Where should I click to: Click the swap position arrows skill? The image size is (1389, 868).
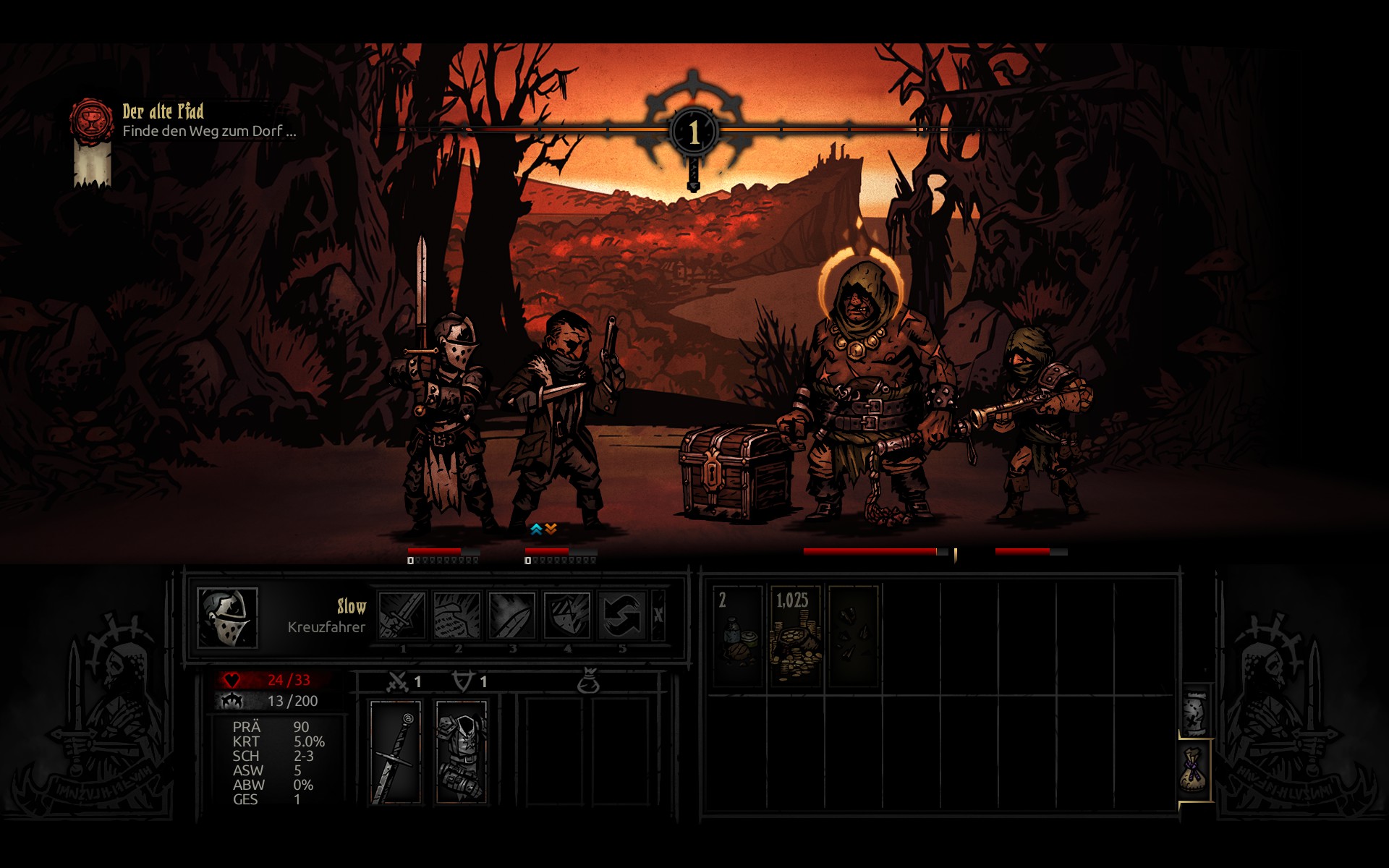click(622, 616)
